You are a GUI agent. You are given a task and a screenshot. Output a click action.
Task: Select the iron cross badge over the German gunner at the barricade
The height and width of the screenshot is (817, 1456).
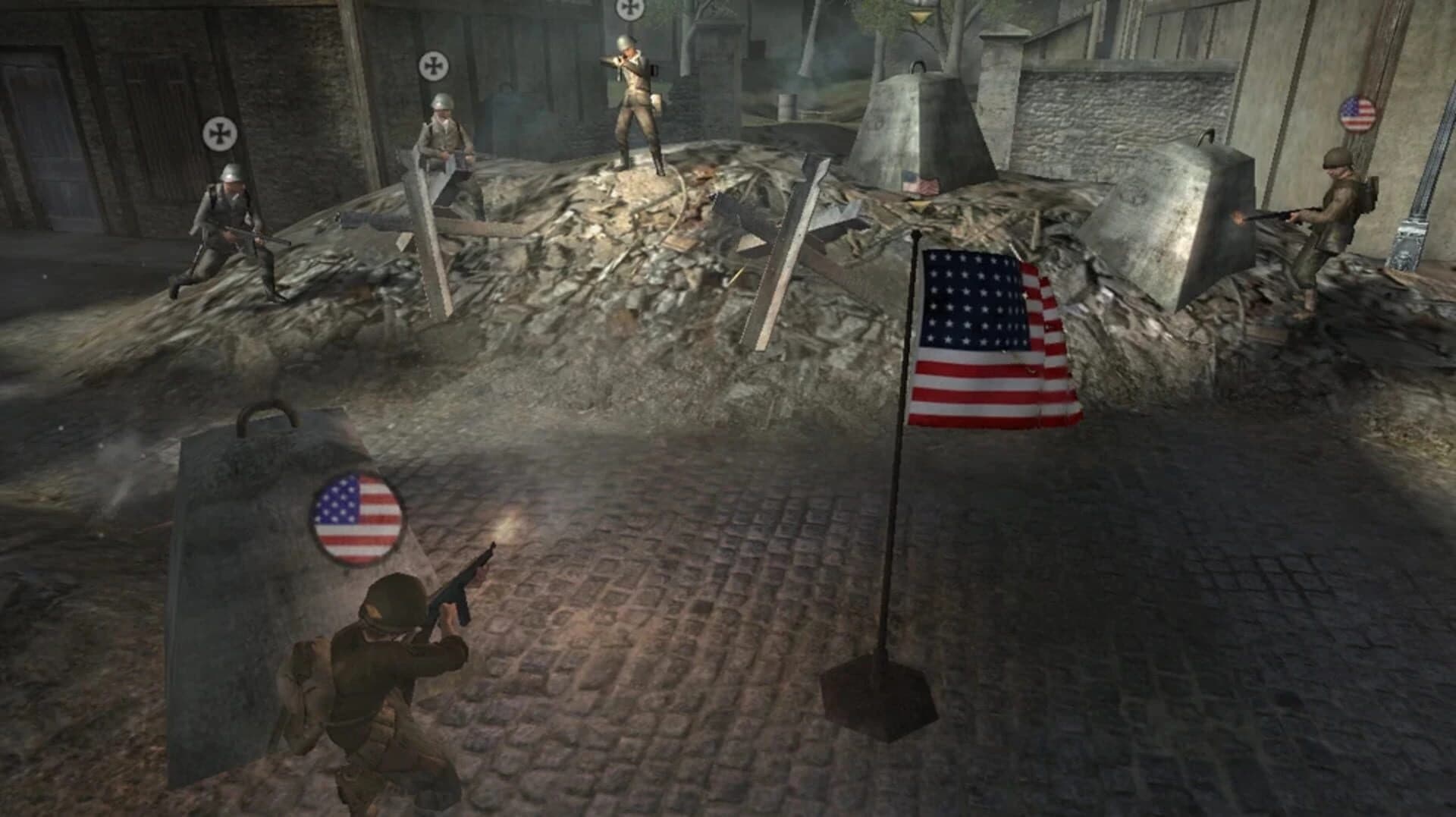432,65
